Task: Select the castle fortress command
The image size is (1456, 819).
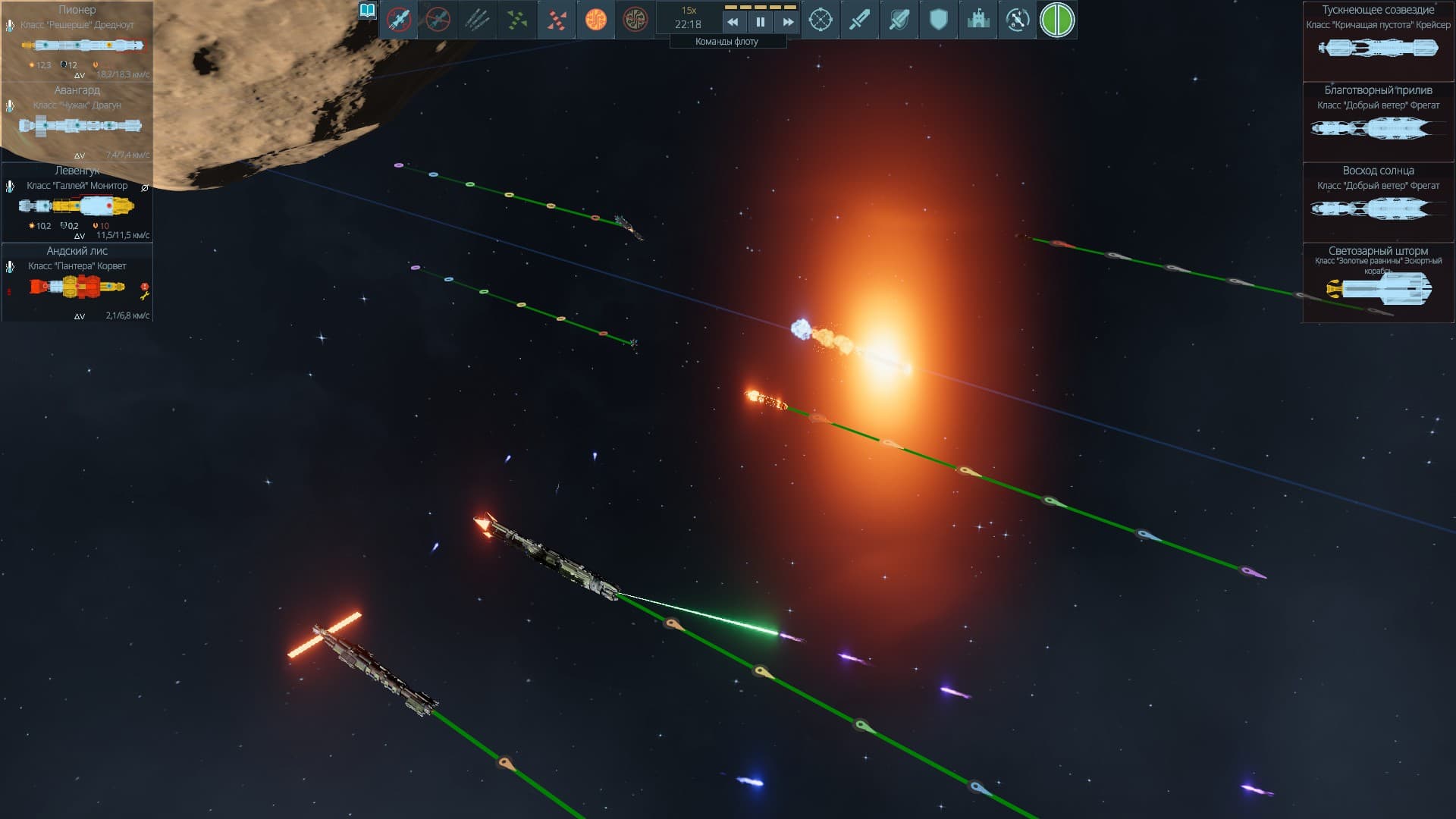Action: (978, 20)
